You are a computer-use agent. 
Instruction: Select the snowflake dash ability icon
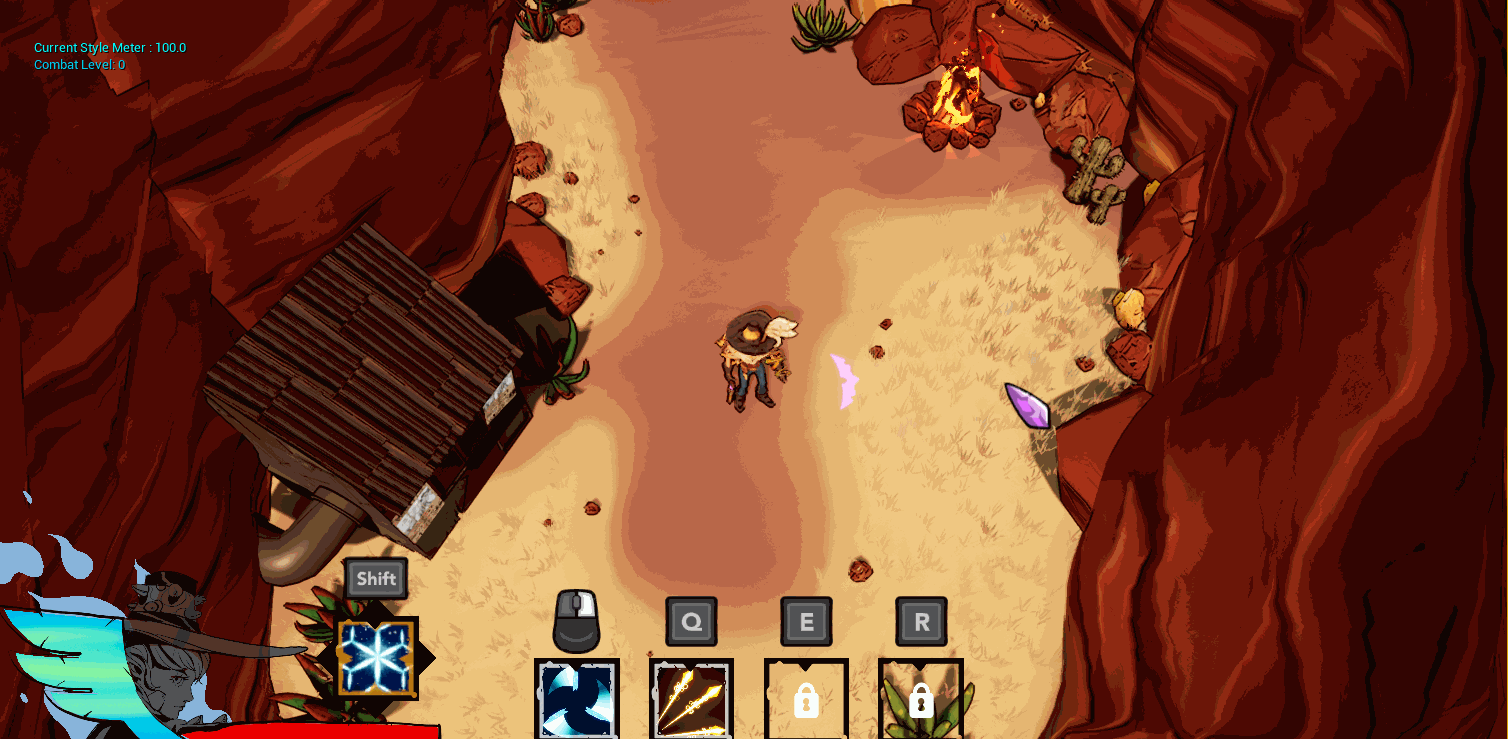tap(376, 657)
